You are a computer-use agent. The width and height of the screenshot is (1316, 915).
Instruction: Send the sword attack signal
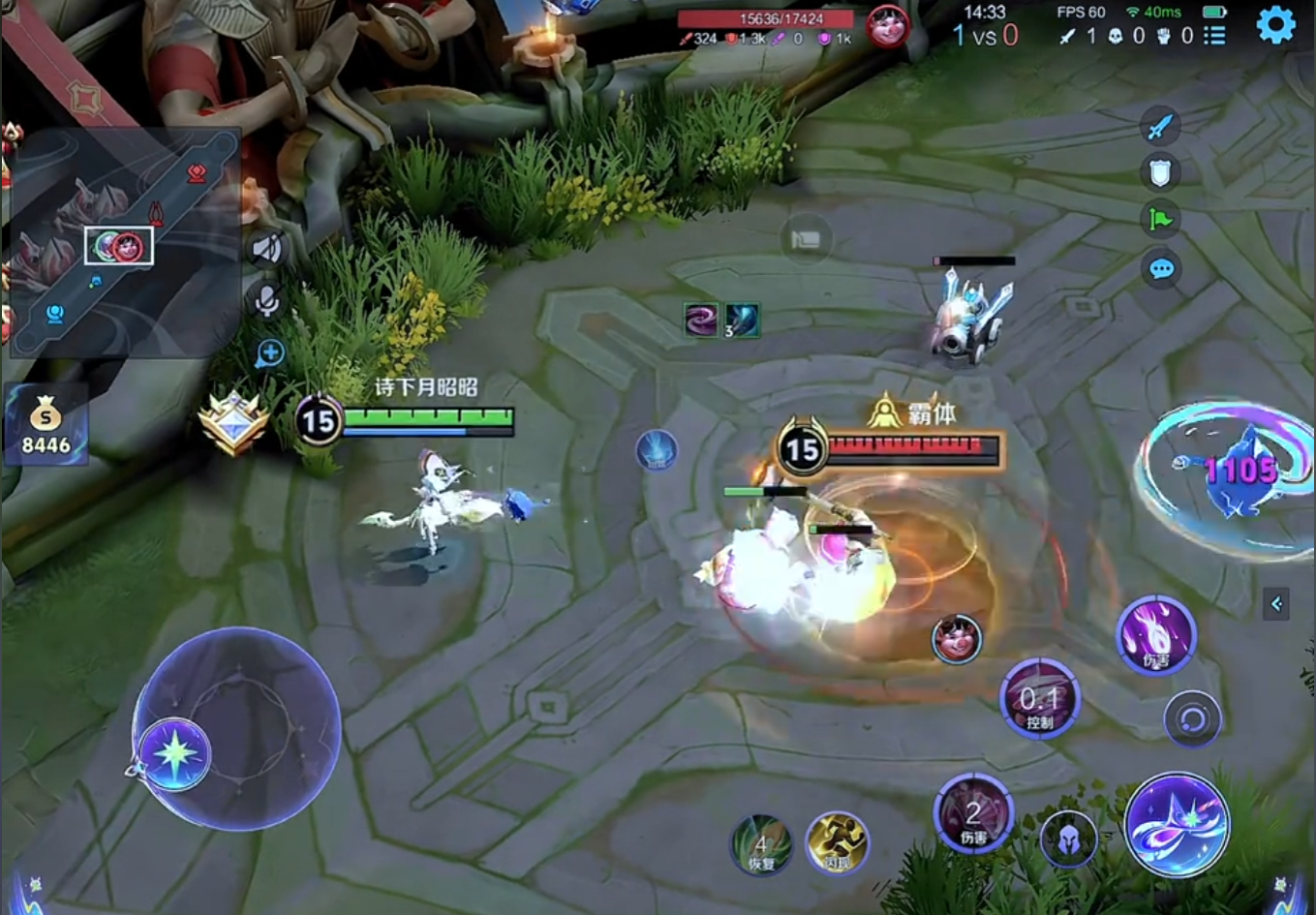pyautogui.click(x=1160, y=127)
